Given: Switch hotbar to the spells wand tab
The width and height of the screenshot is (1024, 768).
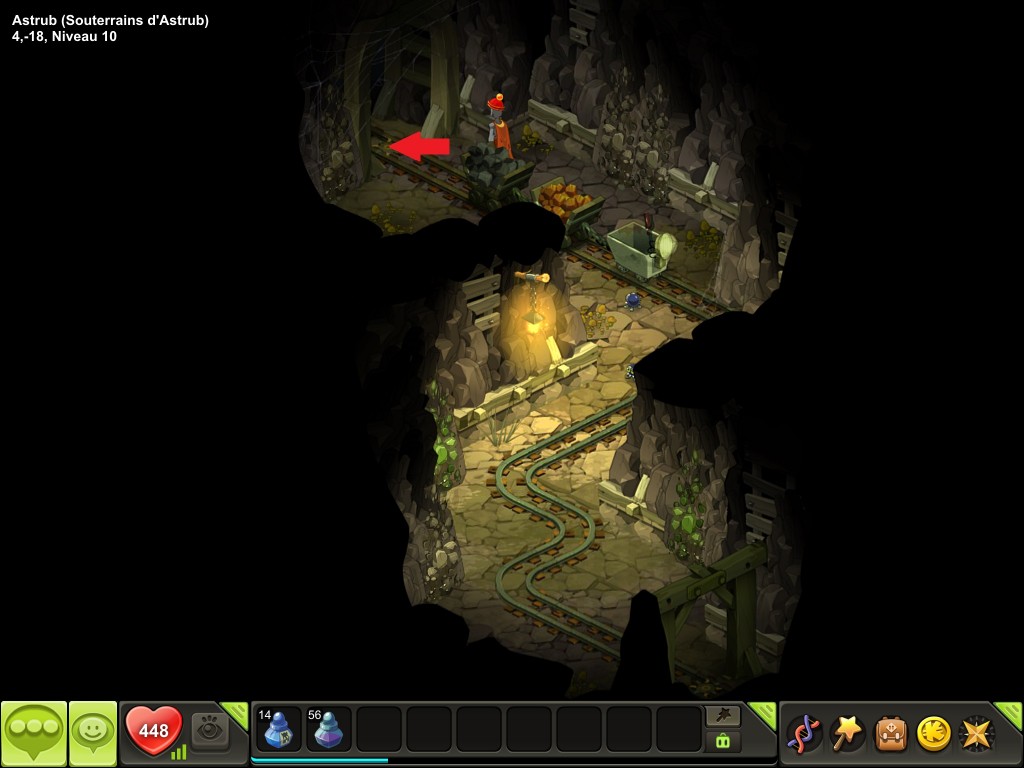Looking at the screenshot, I should click(x=723, y=715).
